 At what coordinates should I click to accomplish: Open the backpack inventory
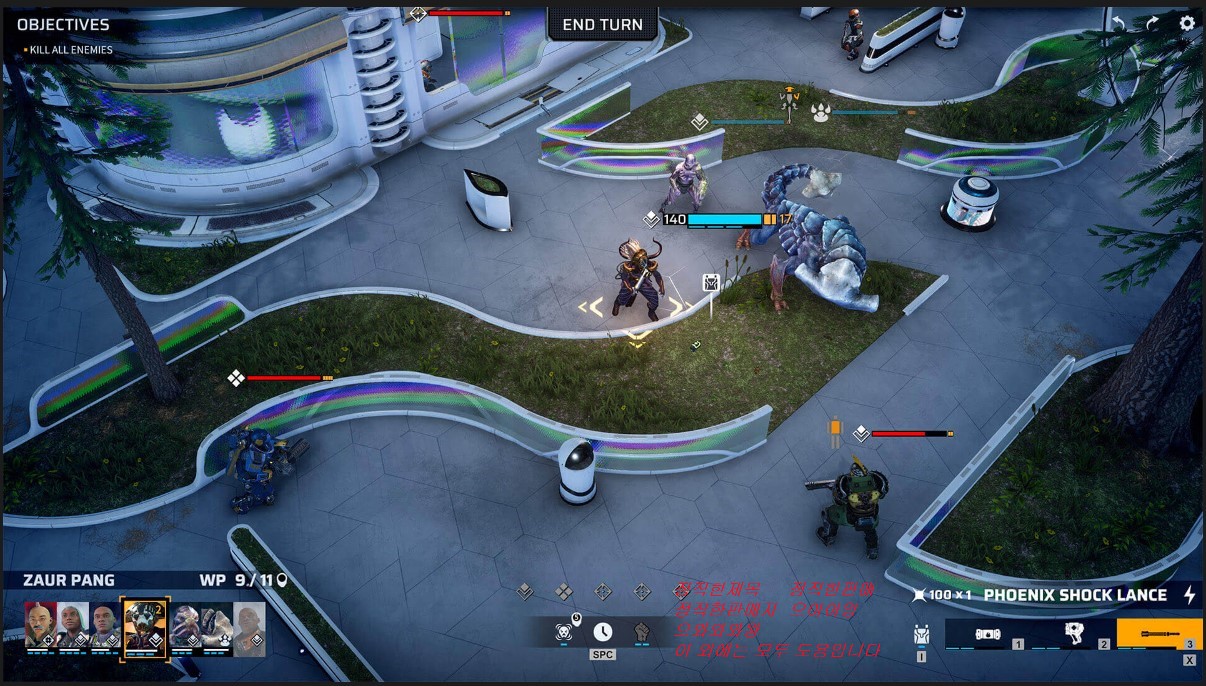(921, 634)
